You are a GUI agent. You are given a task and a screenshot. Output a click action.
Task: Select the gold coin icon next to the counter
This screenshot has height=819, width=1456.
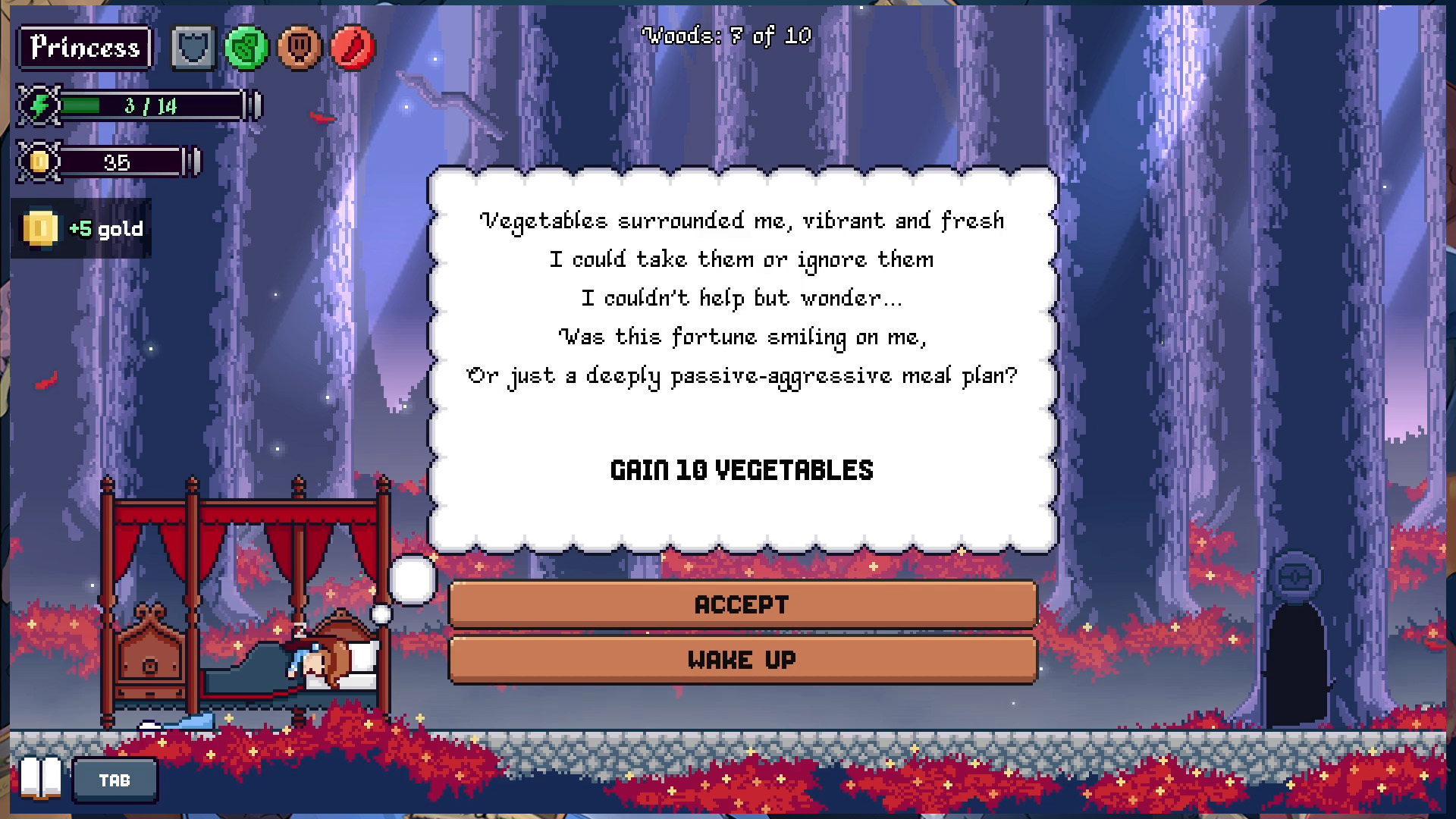[x=39, y=162]
